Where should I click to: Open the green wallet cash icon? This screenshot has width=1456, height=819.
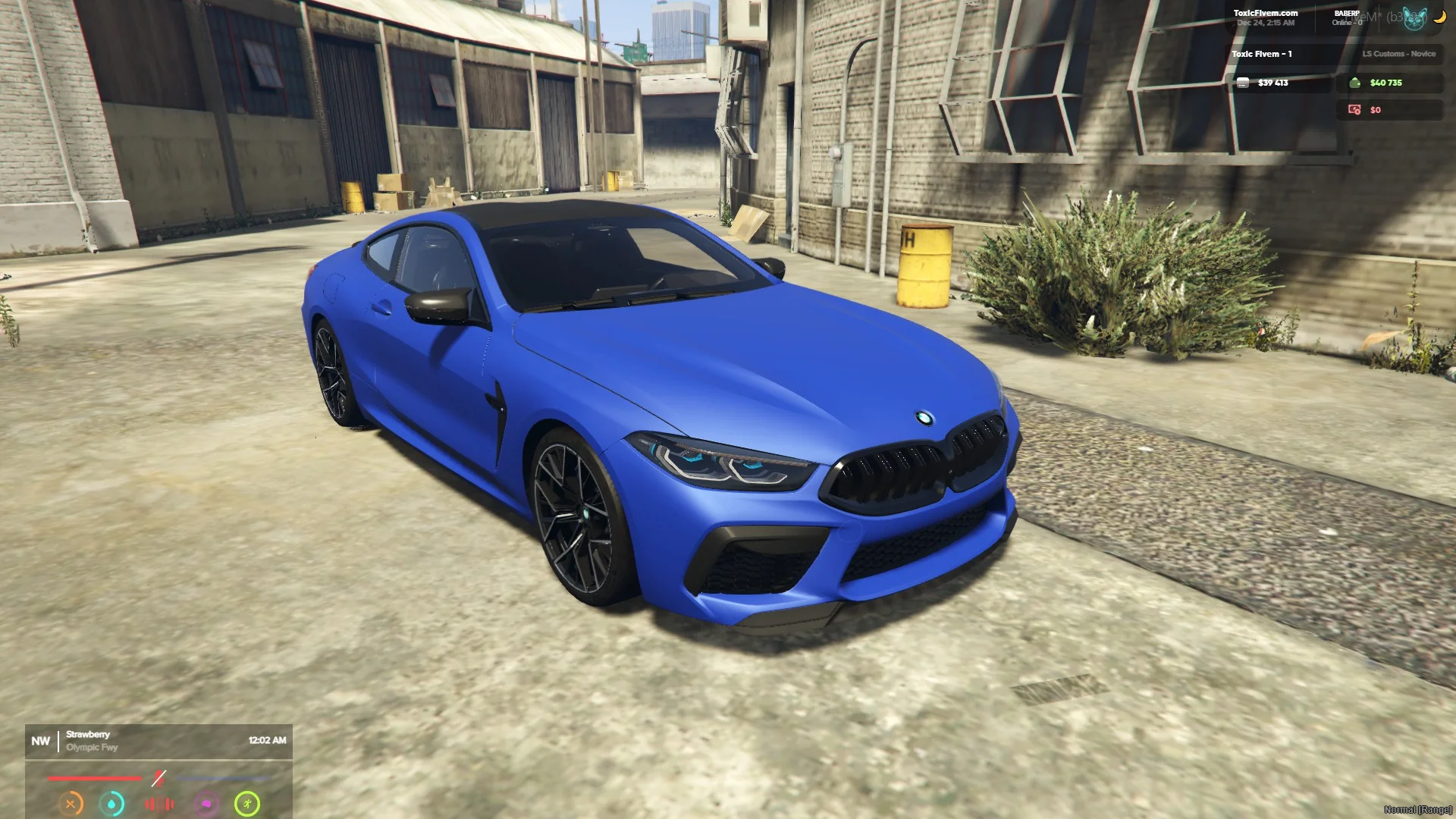click(1355, 83)
